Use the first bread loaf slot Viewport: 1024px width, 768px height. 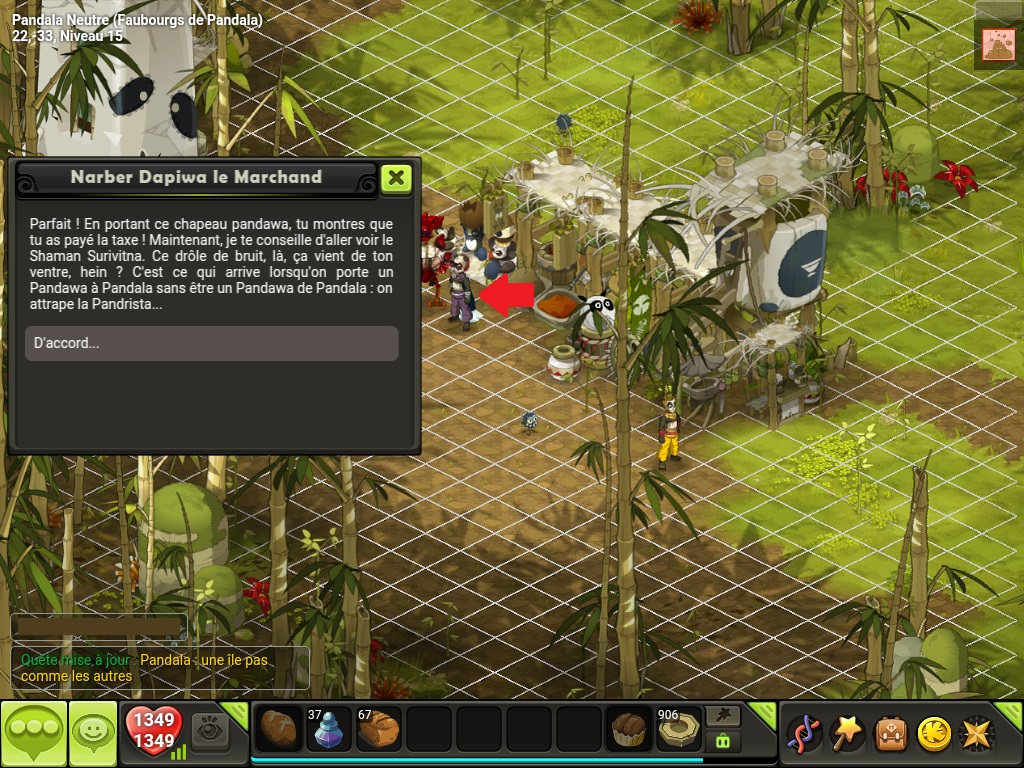point(279,730)
